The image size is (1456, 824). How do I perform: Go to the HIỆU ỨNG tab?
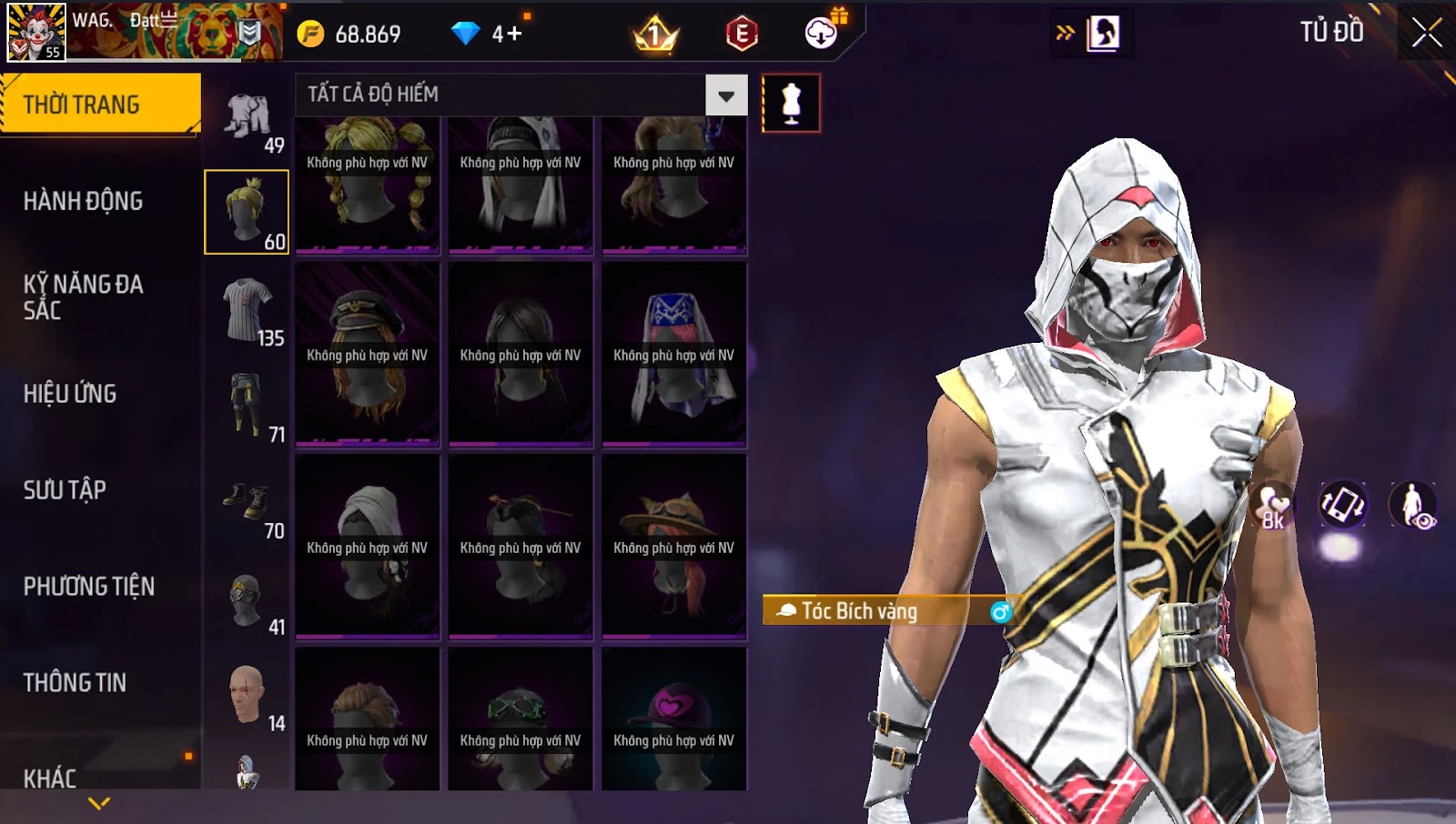click(x=70, y=394)
